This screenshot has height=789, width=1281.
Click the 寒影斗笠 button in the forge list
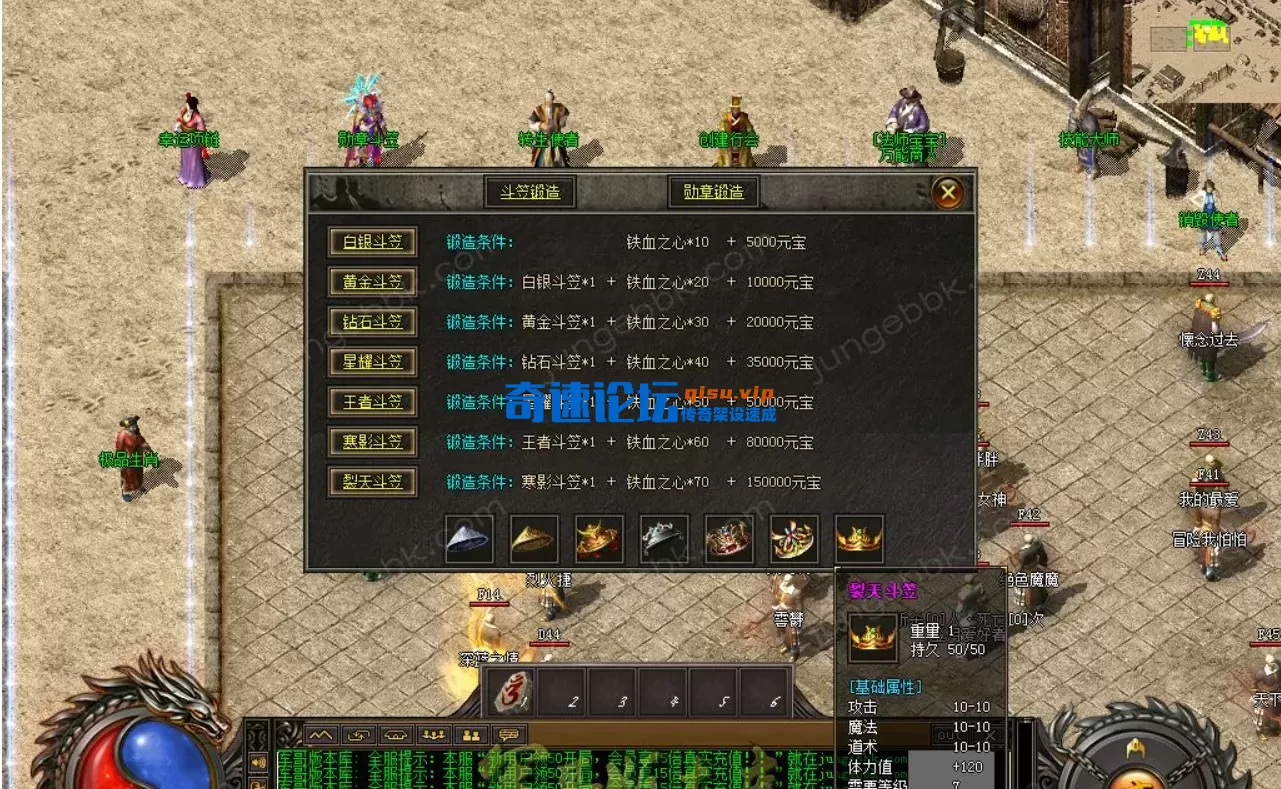(372, 442)
